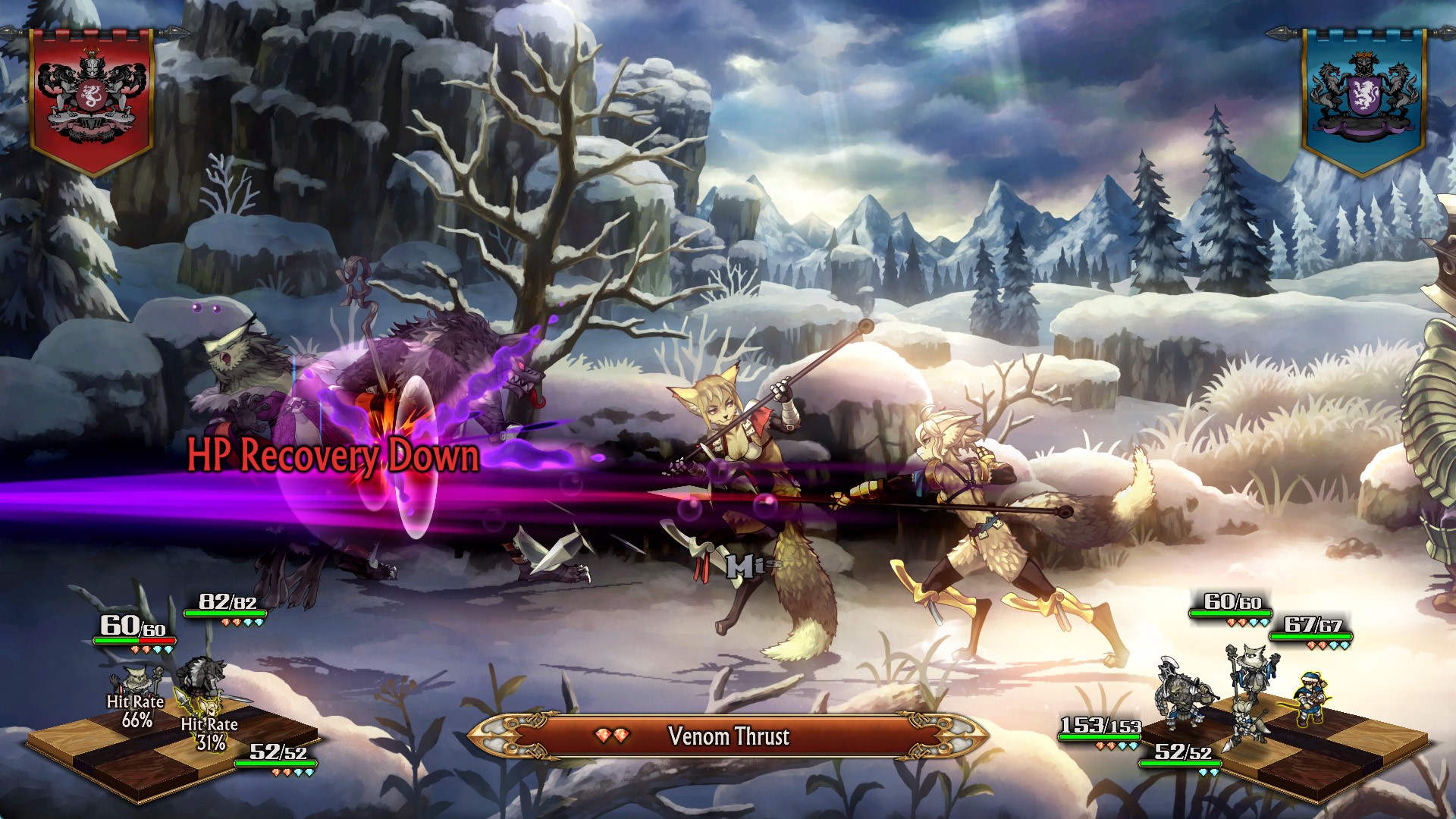Click the Miss text above the fox tail
Viewport: 1456px width, 819px height.
pyautogui.click(x=751, y=566)
